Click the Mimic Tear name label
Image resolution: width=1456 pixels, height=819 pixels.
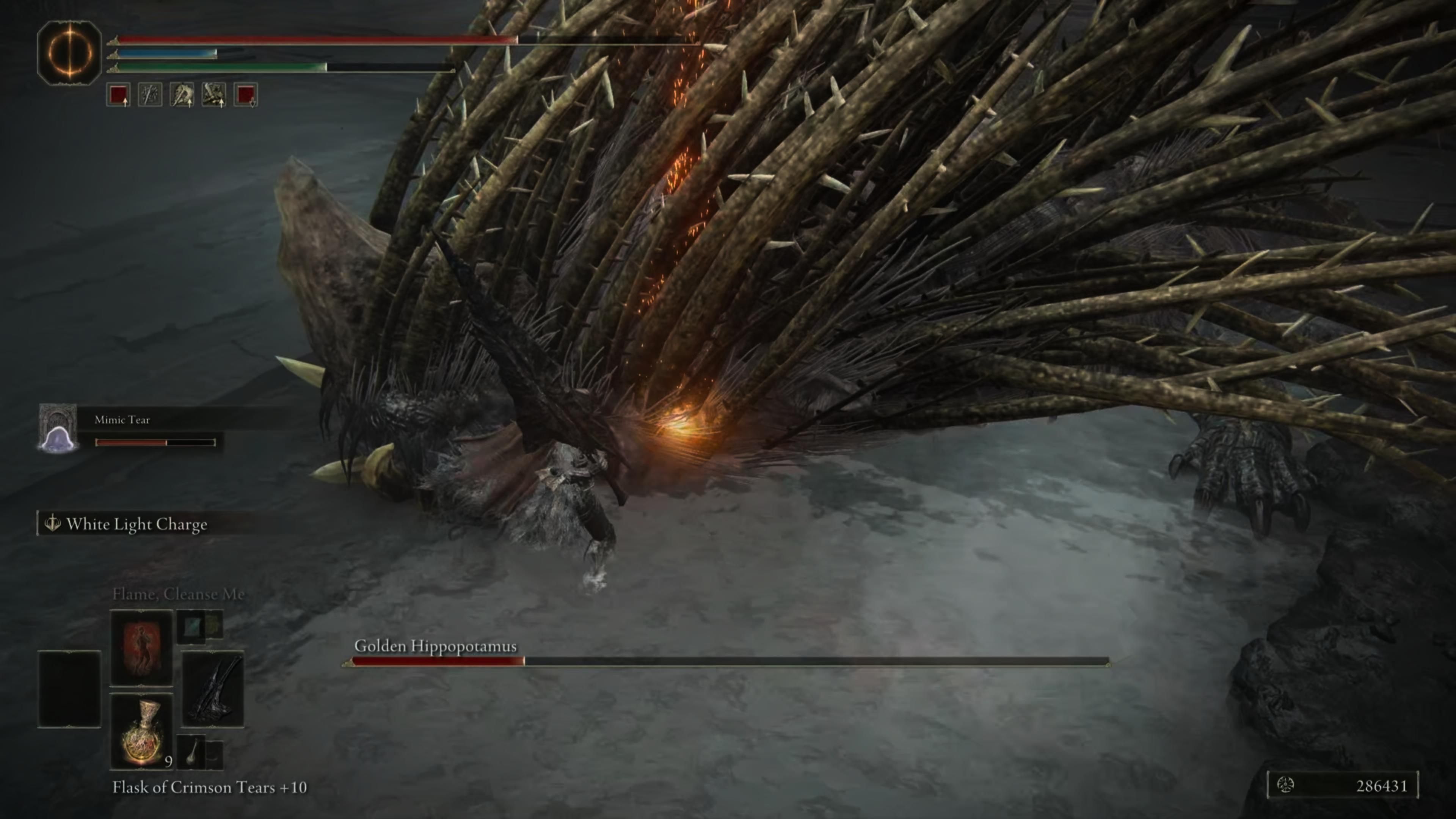point(122,419)
